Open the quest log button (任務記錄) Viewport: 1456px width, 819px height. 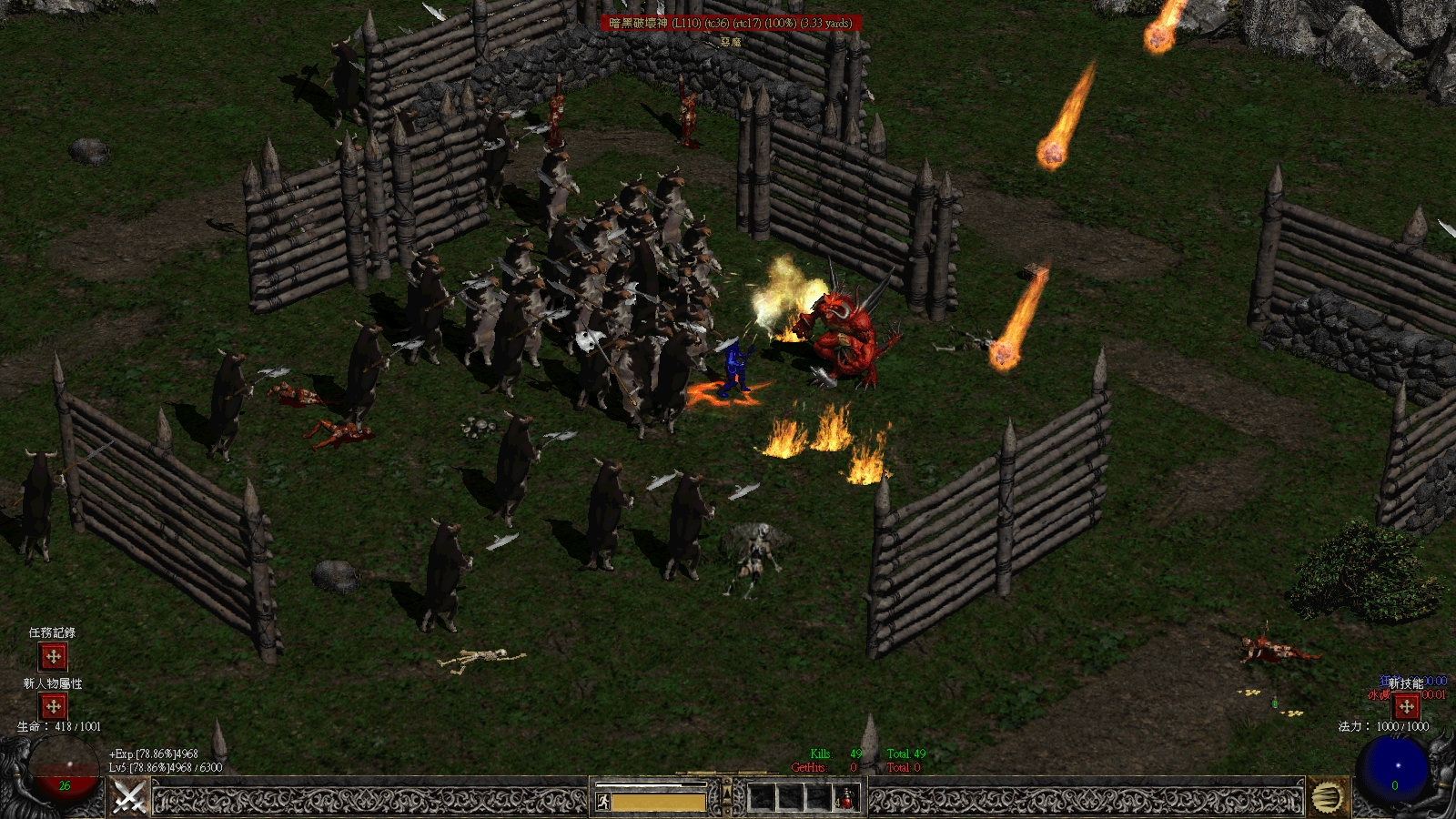coord(53,656)
